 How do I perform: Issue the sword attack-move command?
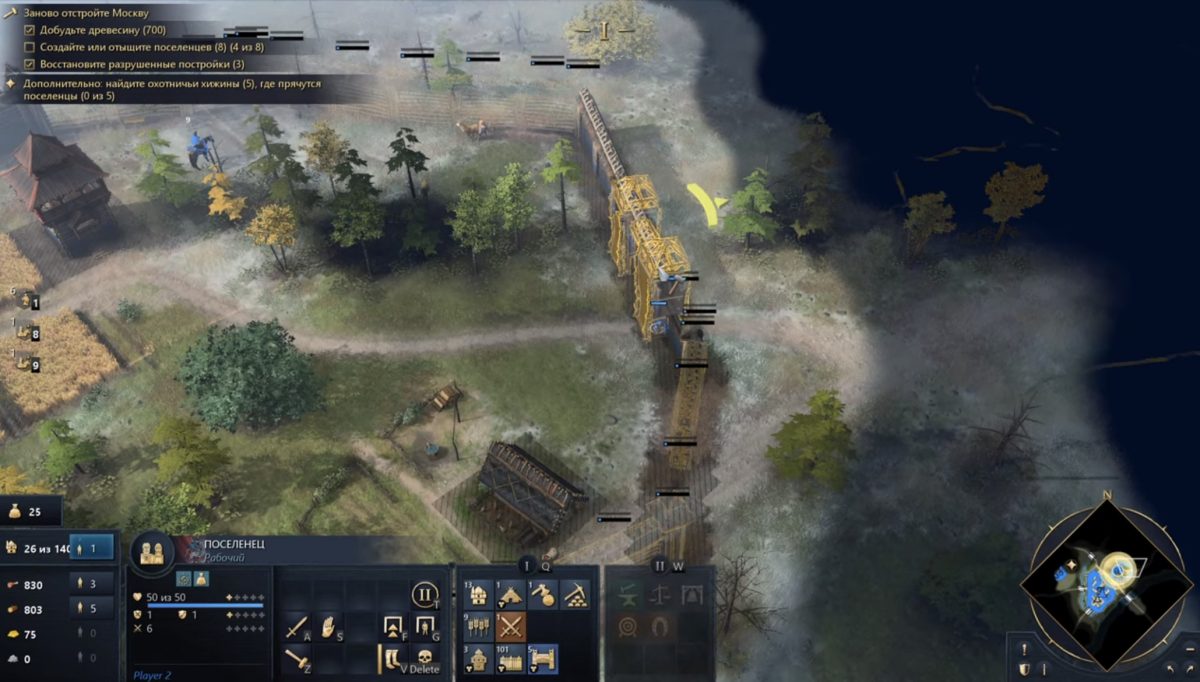click(297, 628)
